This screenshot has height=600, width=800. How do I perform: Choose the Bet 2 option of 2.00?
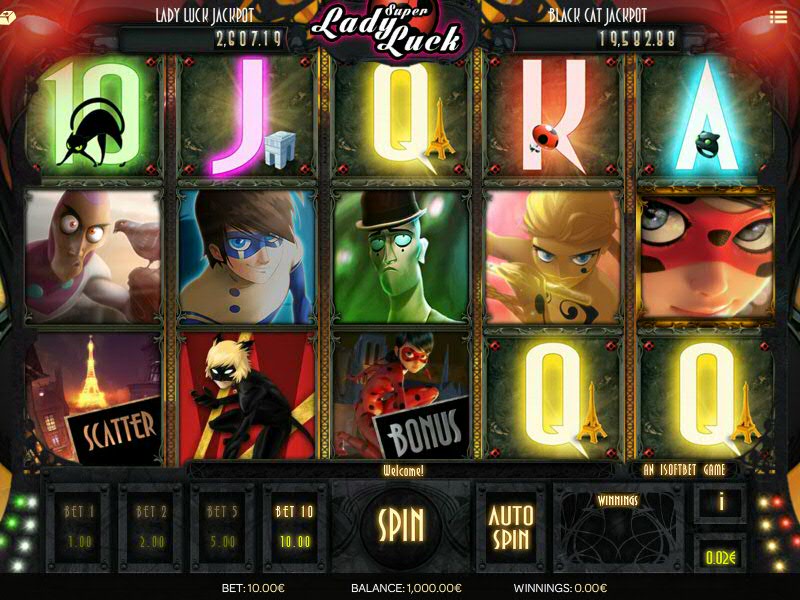tap(149, 526)
